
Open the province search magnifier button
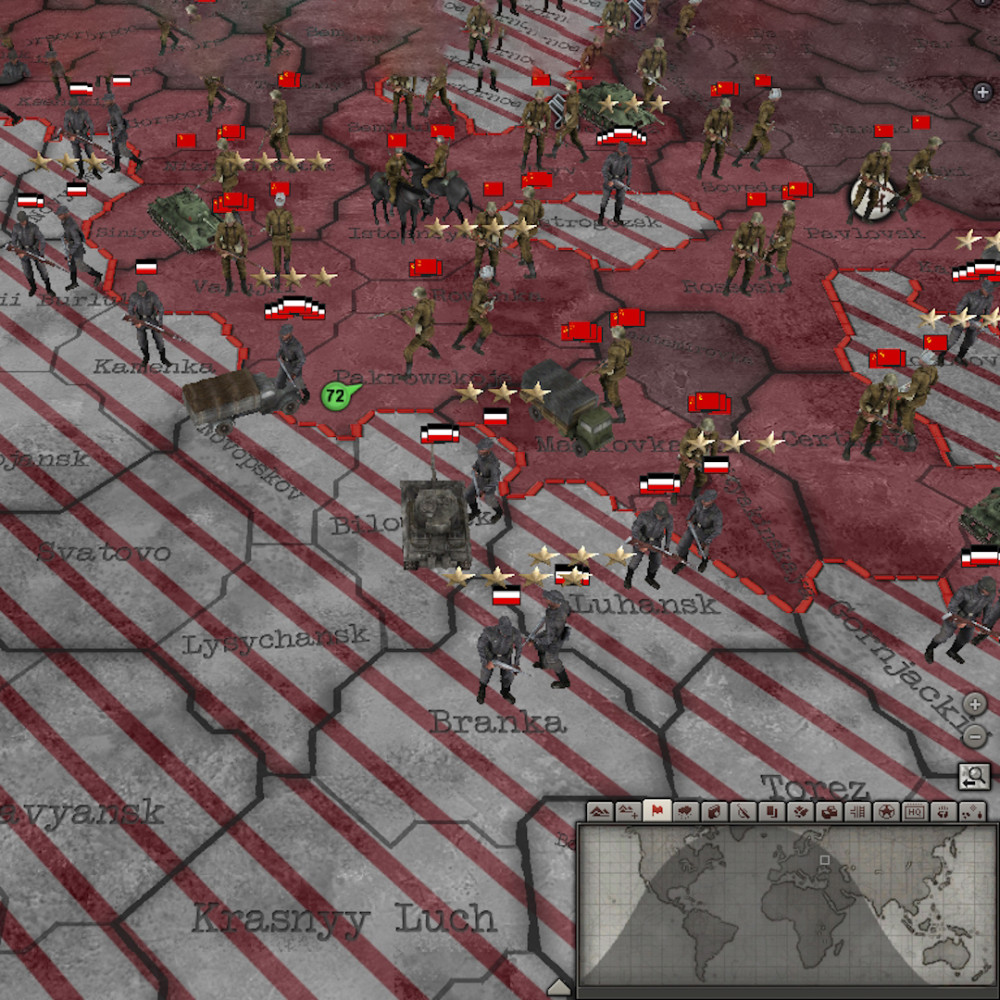click(x=973, y=776)
